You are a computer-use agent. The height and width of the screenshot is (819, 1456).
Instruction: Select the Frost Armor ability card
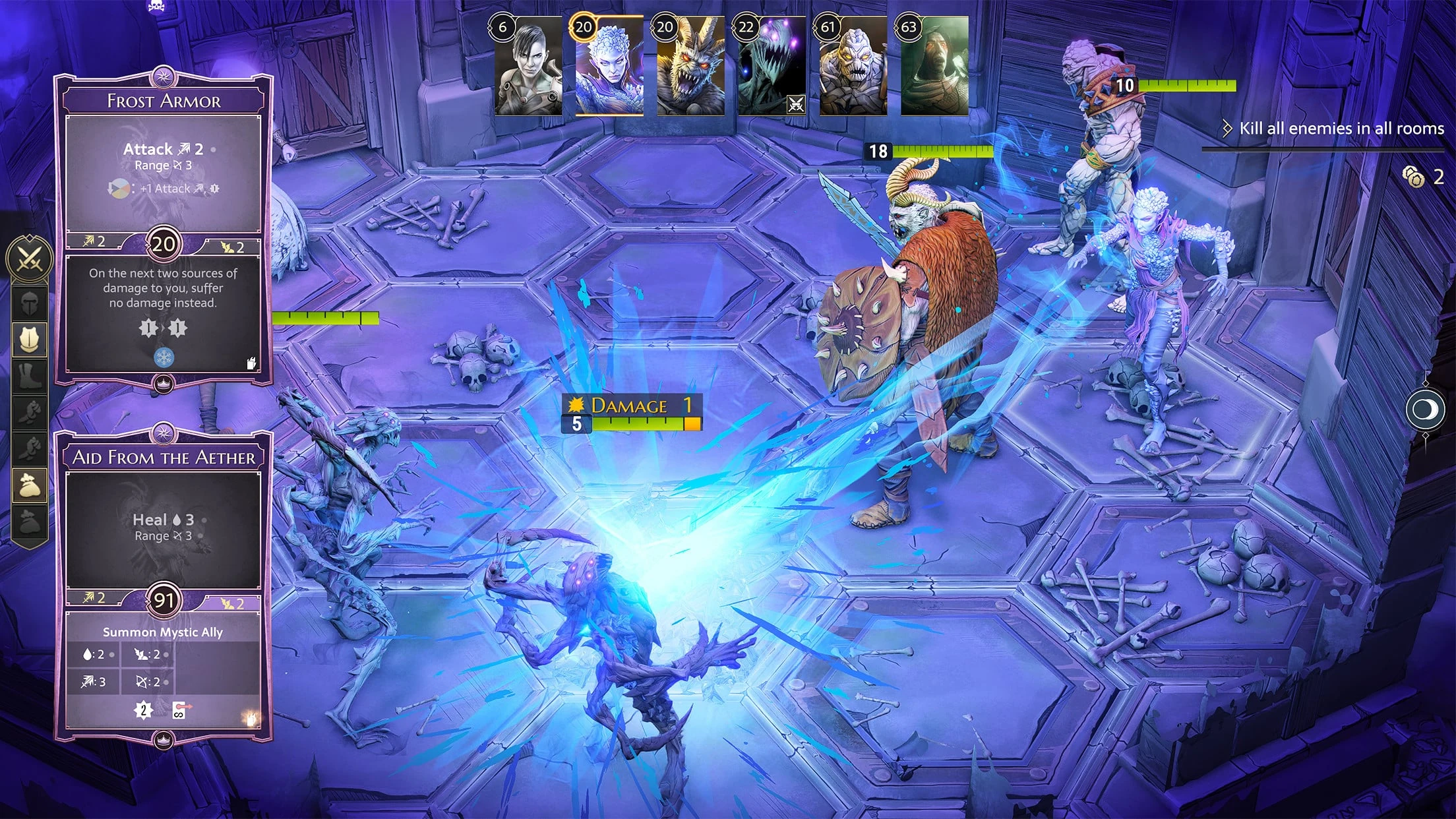pos(163,228)
